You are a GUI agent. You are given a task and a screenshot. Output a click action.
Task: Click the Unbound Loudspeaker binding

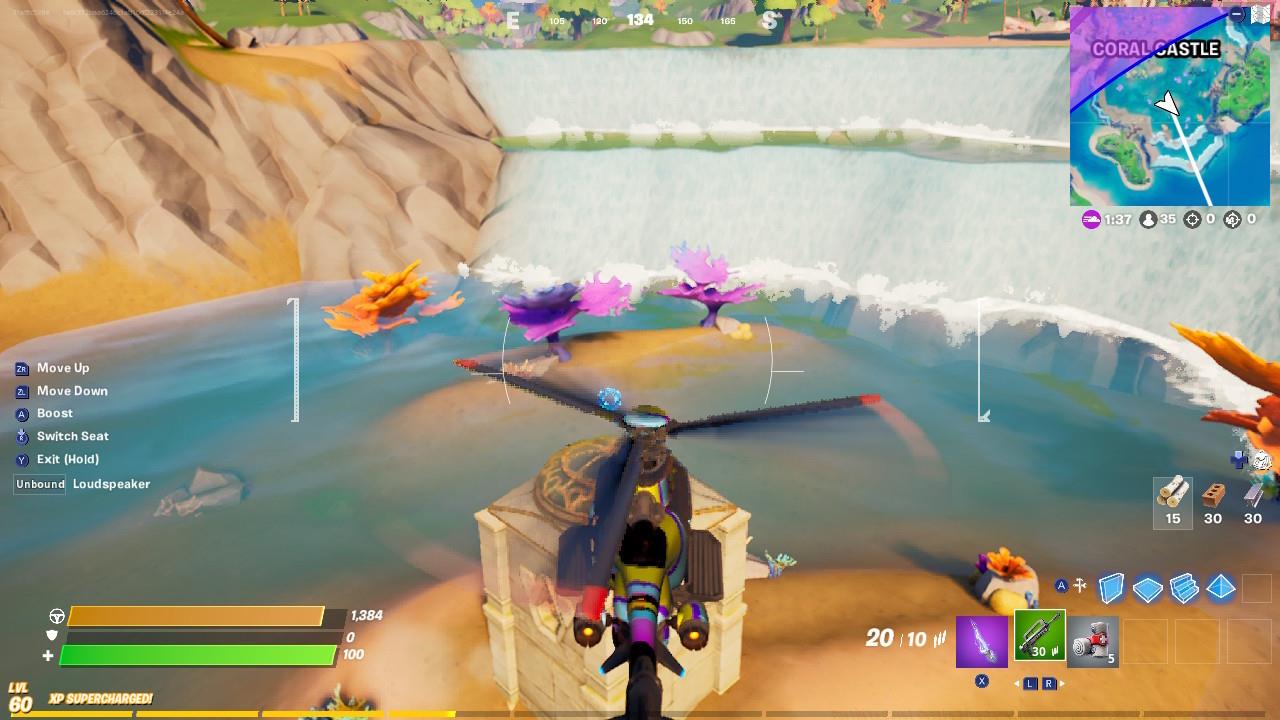[39, 484]
